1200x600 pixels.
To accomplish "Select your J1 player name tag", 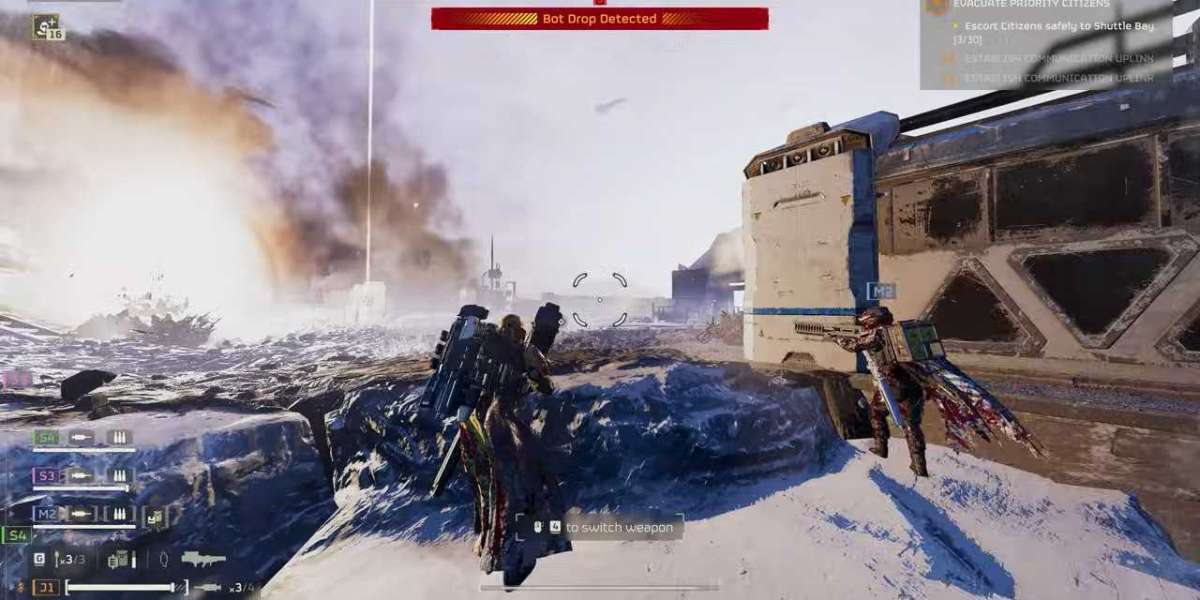I will tap(46, 588).
